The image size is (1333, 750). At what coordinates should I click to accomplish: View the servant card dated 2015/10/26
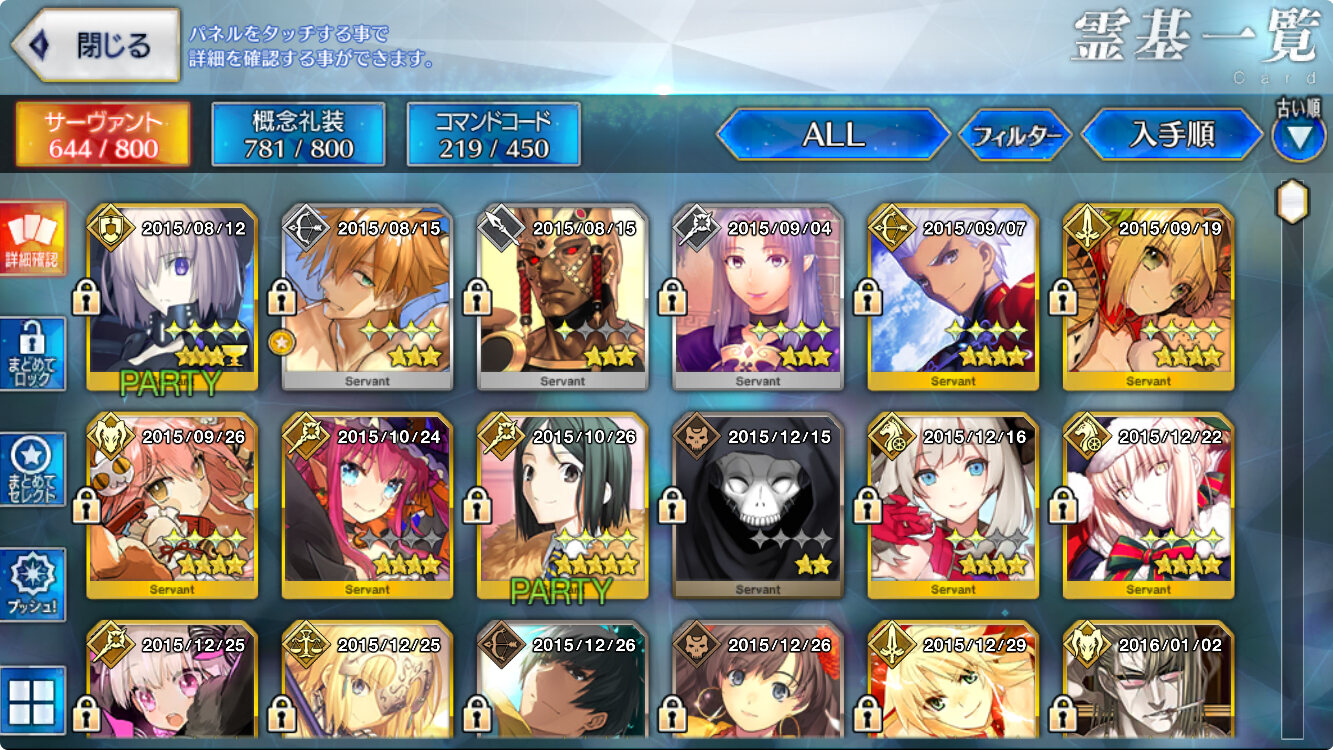click(x=562, y=506)
